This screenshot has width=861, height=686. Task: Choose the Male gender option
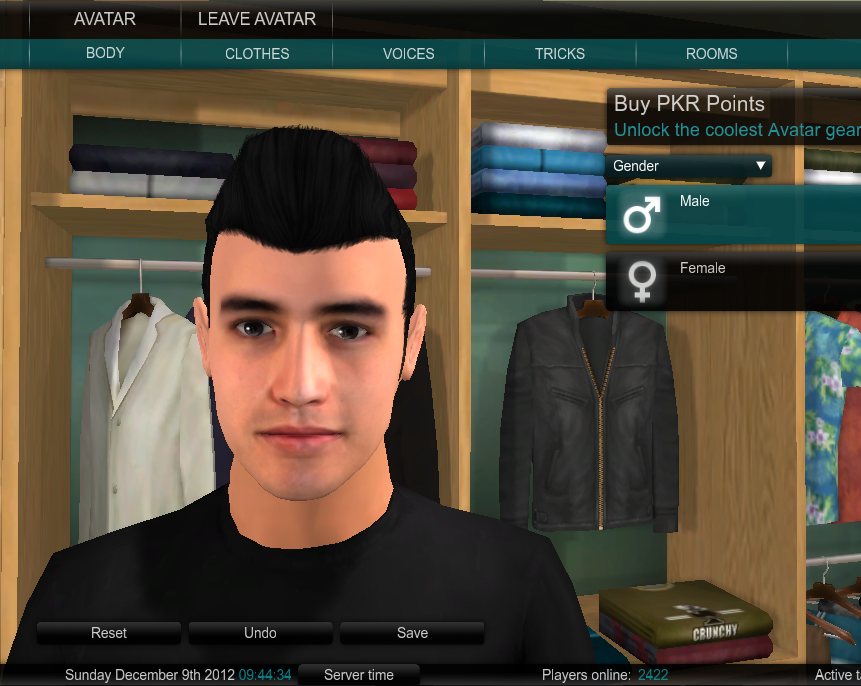point(732,214)
